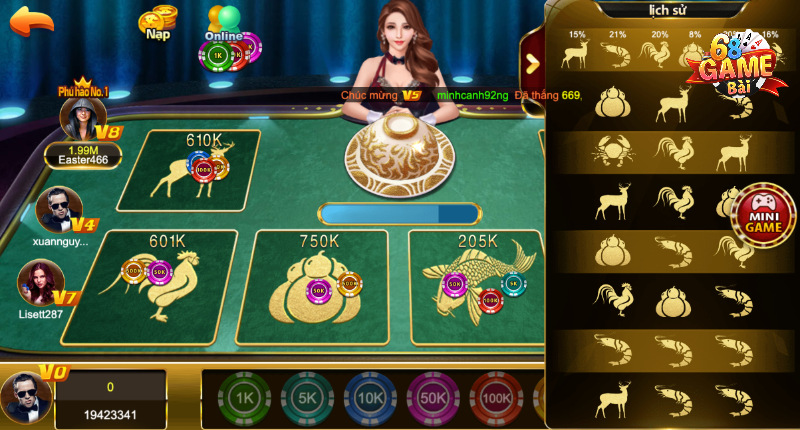Viewport: 800px width, 430px height.
Task: Choose the 10K betting chip
Action: [369, 397]
